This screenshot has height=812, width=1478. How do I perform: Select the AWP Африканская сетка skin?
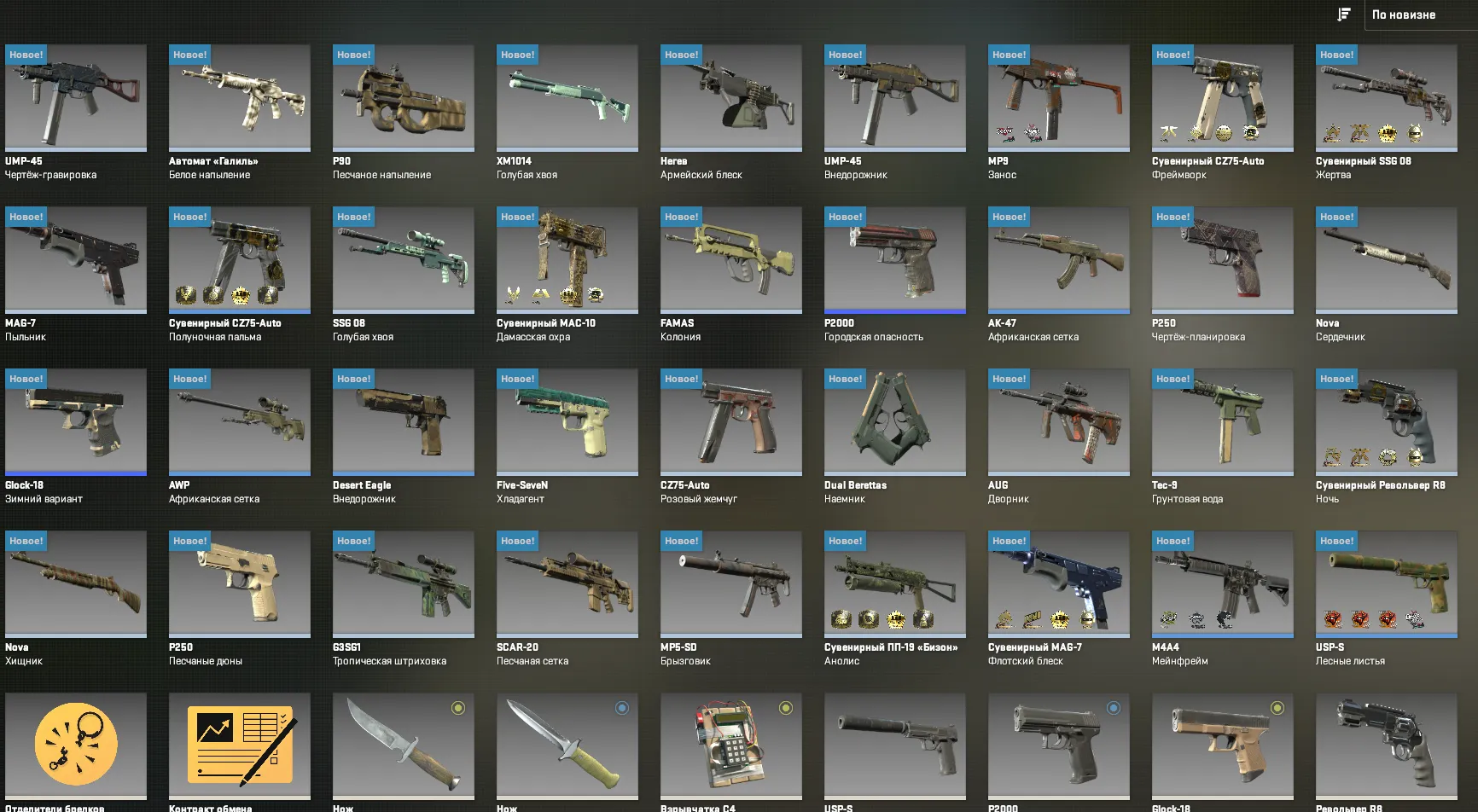tap(240, 422)
